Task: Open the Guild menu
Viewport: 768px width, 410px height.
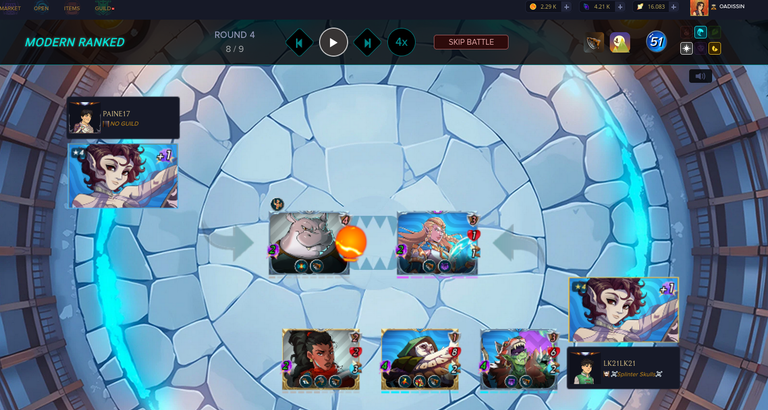Action: 104,7
